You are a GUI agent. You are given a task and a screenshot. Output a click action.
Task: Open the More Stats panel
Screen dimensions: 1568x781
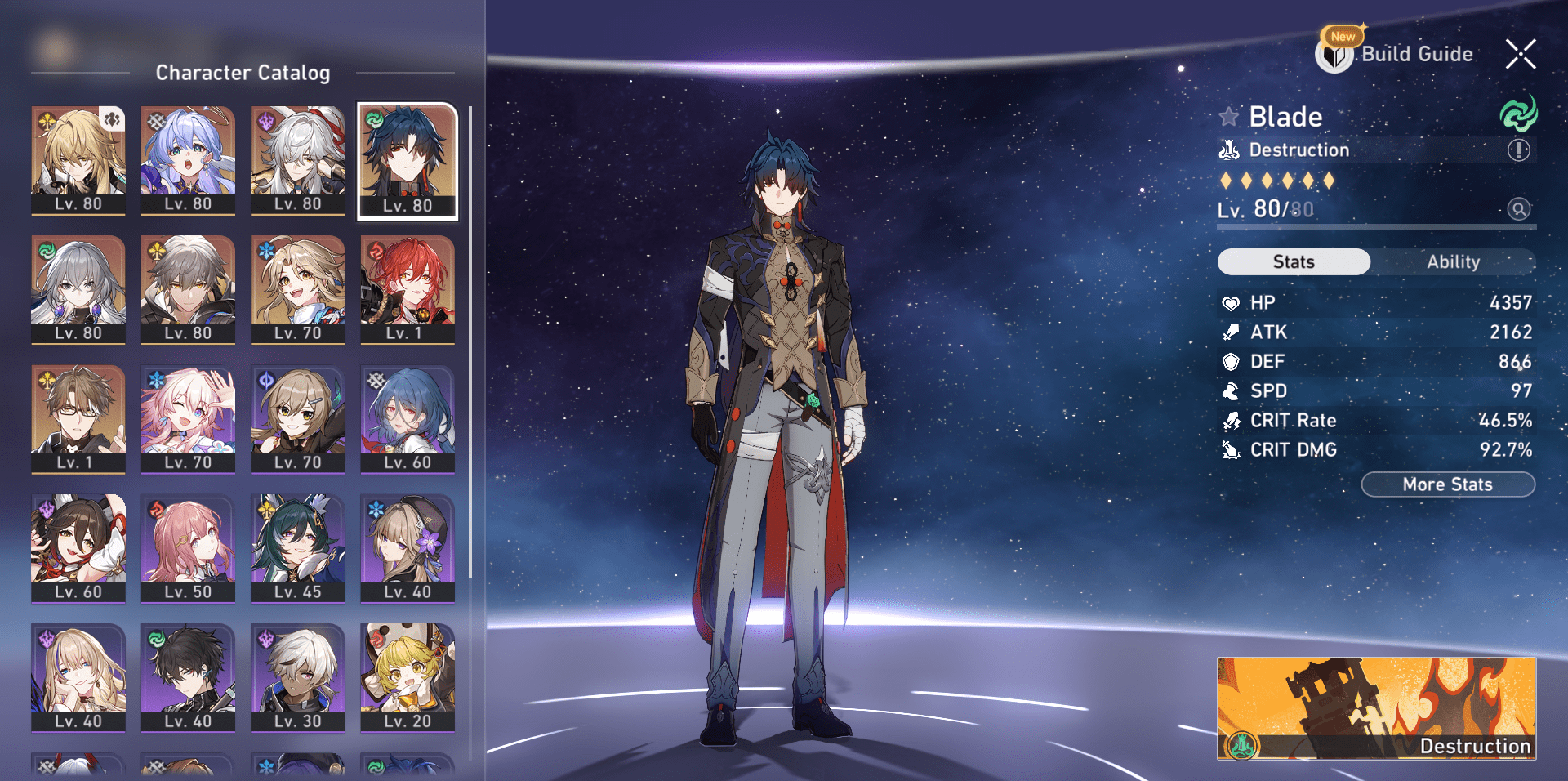coord(1448,484)
